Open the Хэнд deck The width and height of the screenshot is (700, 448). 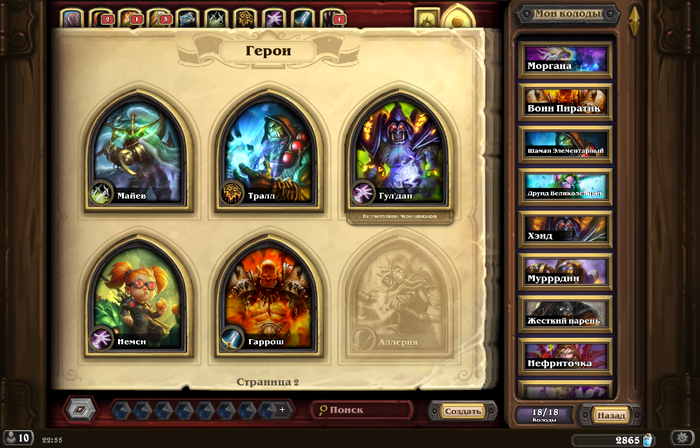(x=565, y=229)
